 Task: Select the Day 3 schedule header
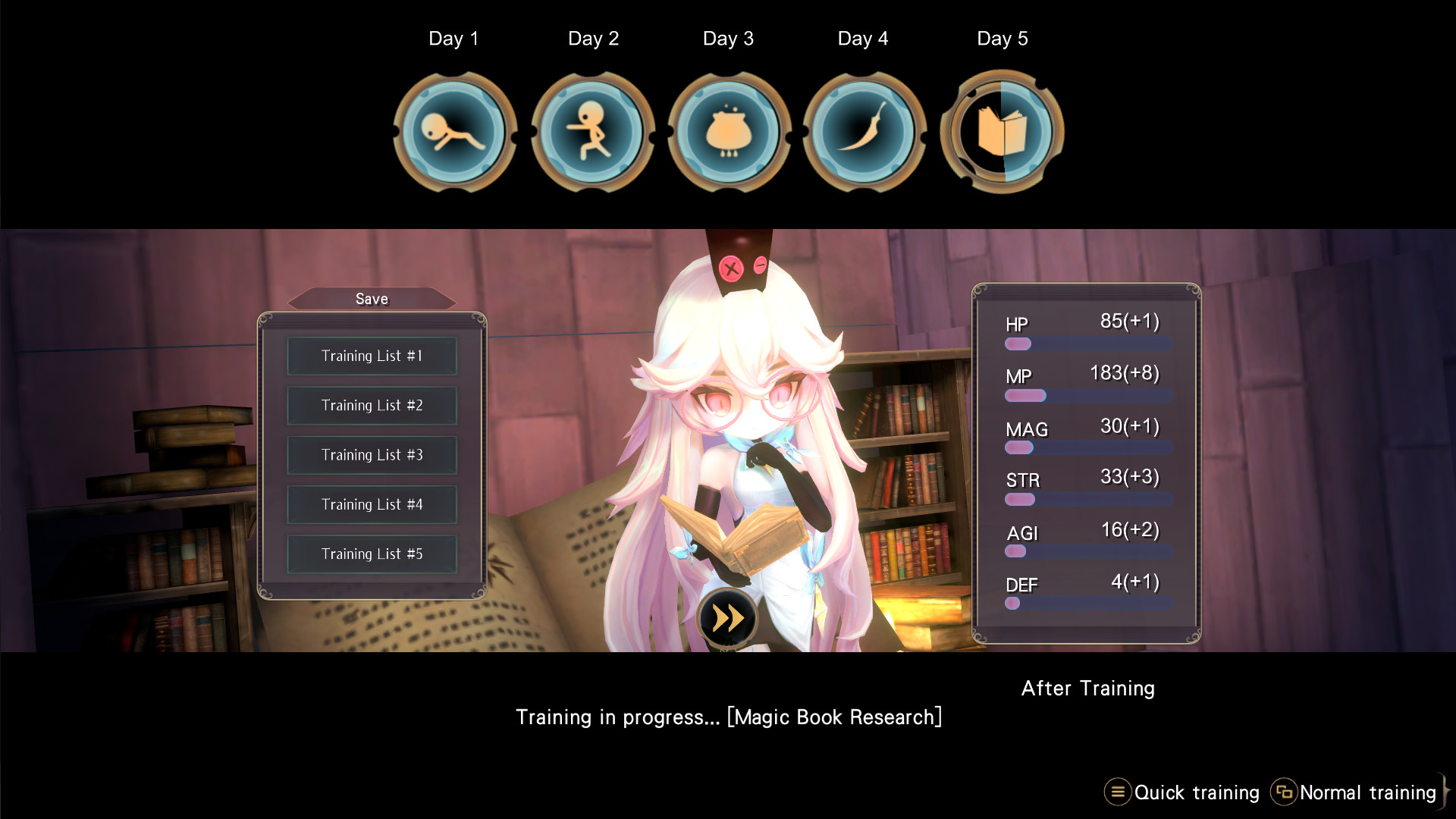(x=728, y=38)
